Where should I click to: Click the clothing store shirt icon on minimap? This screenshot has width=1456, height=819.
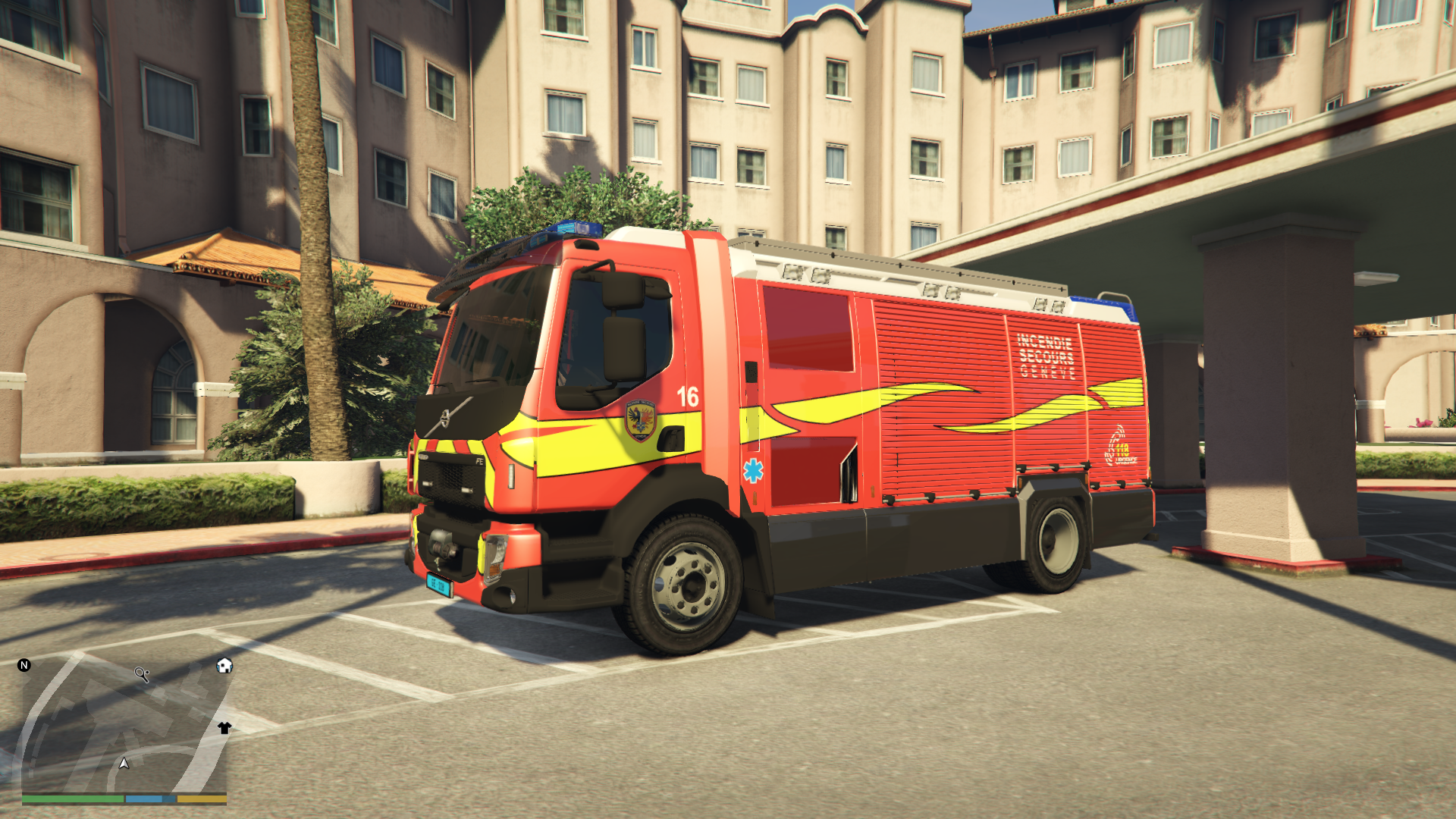pos(224,728)
